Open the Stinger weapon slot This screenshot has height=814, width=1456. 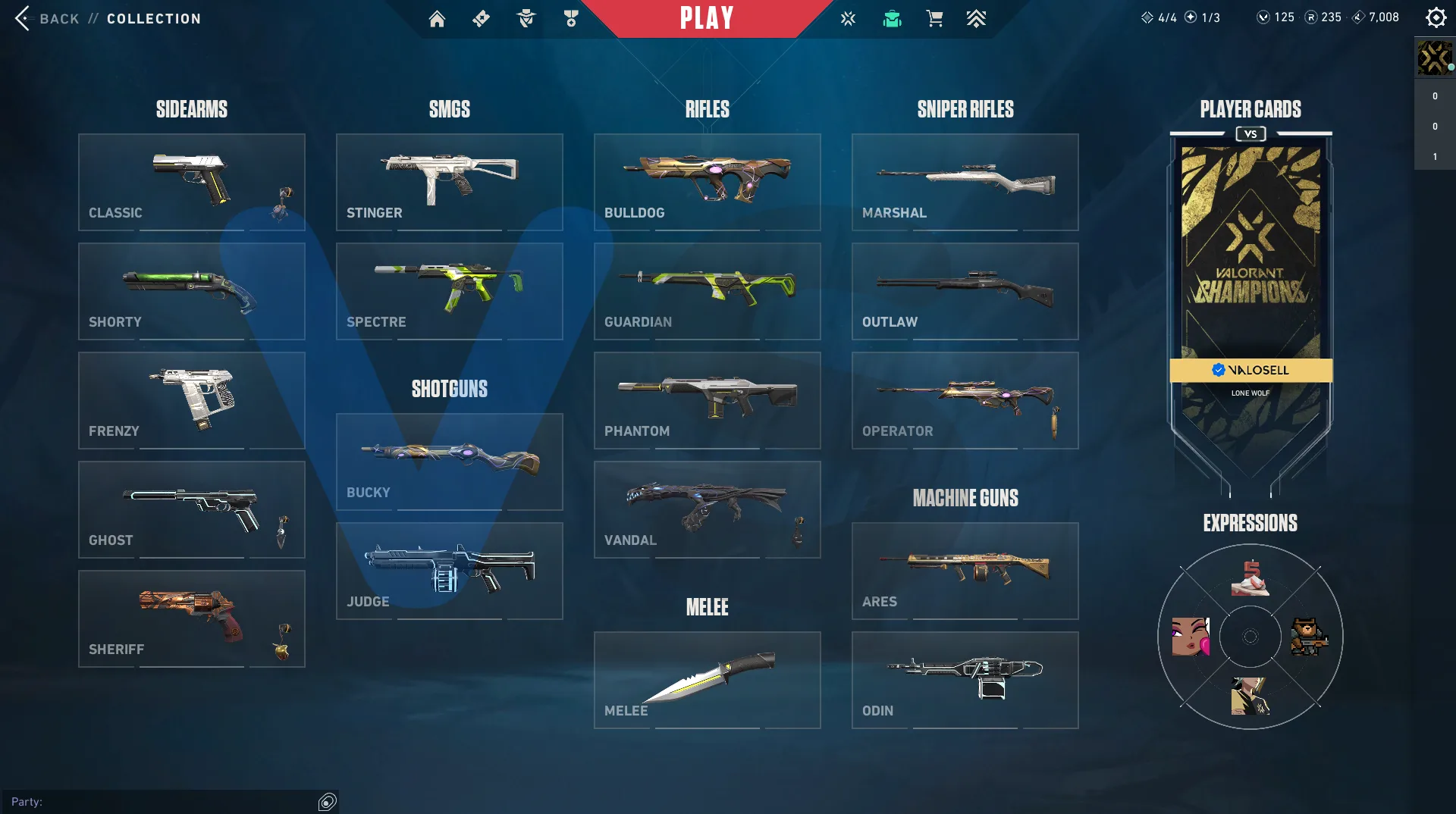449,182
